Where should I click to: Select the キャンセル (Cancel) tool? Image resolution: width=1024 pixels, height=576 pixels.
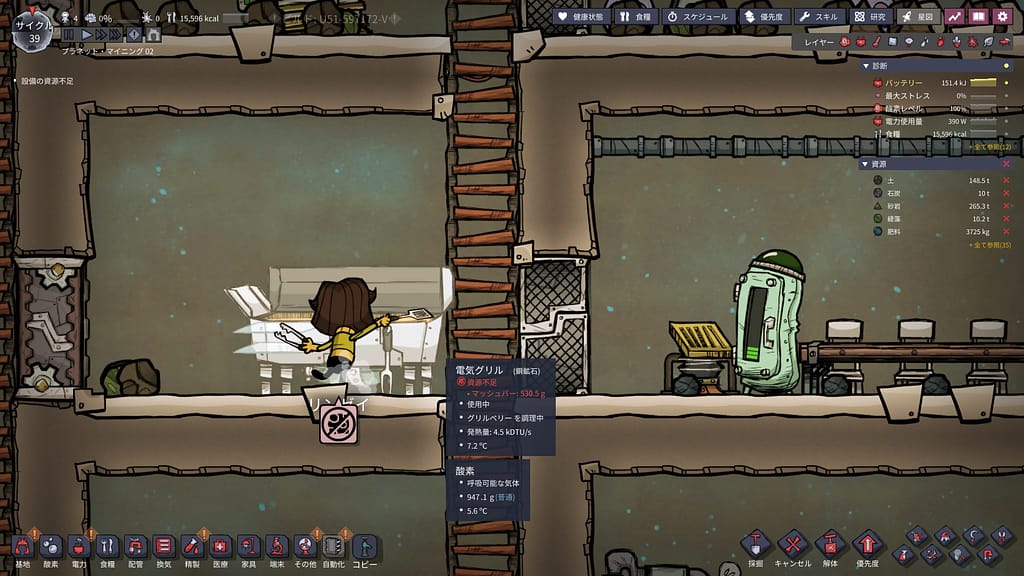click(x=793, y=546)
